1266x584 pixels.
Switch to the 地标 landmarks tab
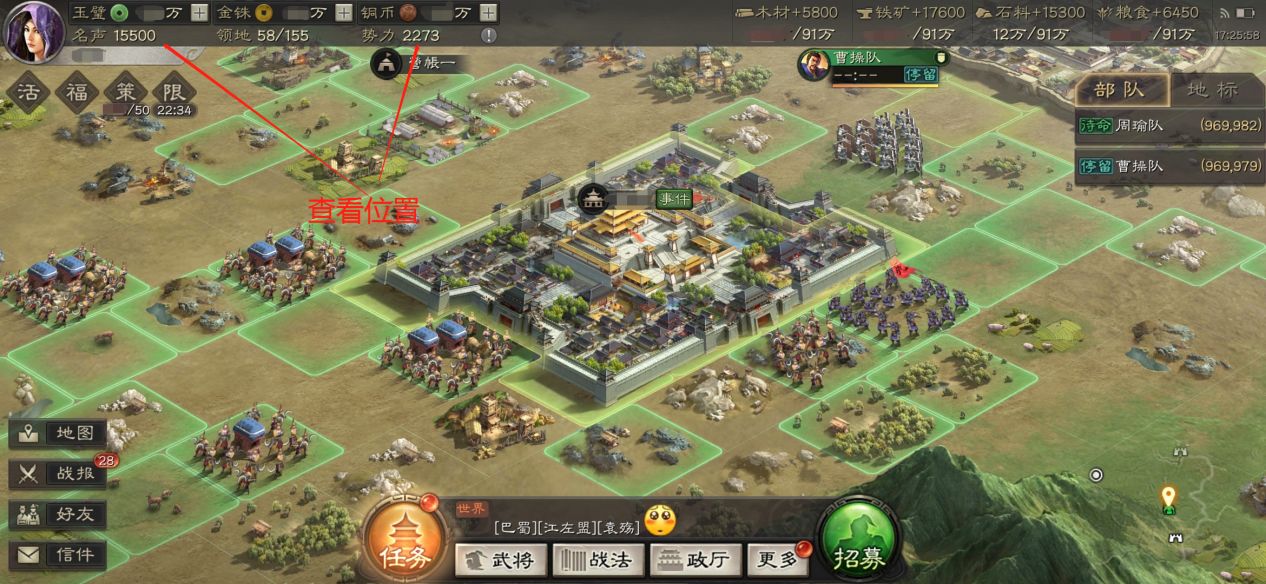pos(1212,90)
